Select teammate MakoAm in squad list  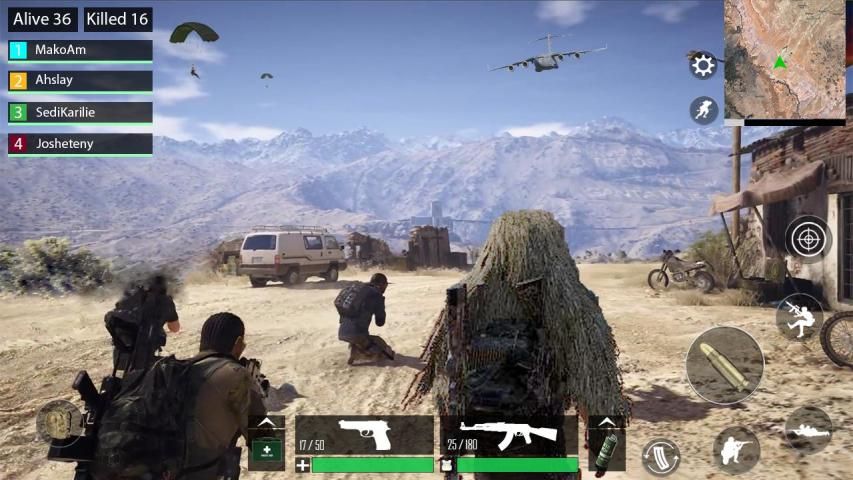pos(80,49)
